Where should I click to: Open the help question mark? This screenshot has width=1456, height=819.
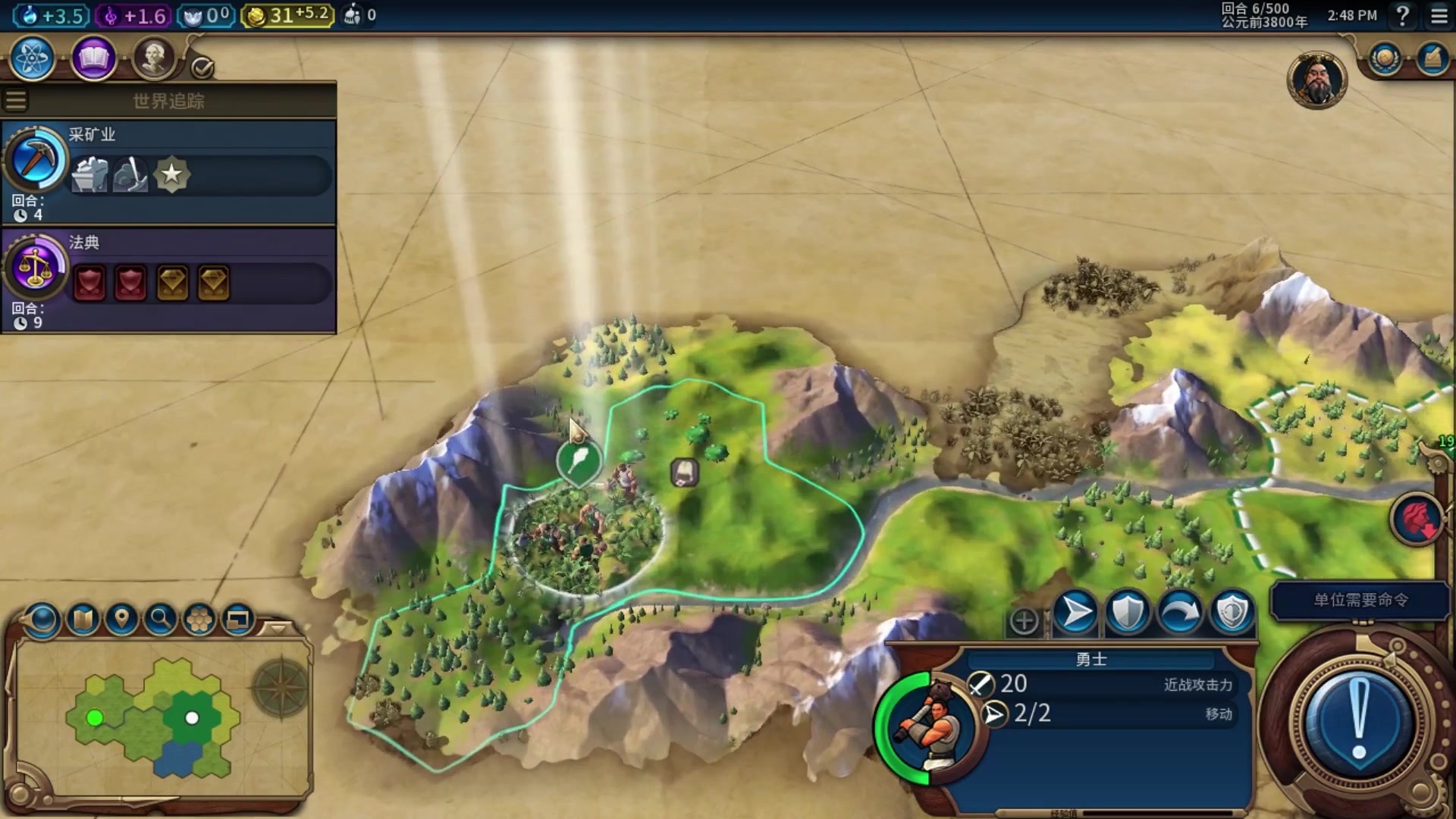click(x=1403, y=15)
